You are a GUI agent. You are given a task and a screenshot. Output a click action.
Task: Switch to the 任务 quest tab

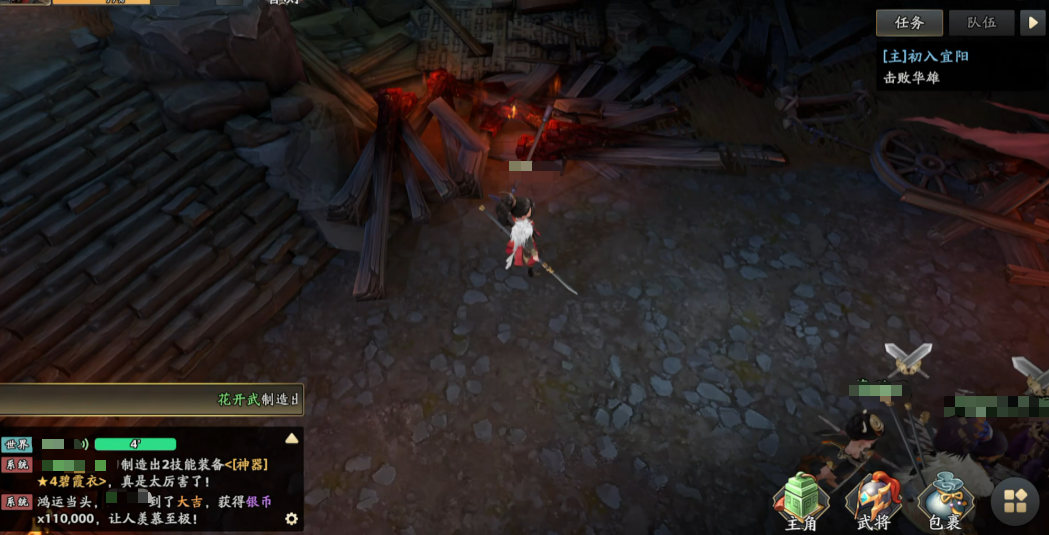click(909, 23)
